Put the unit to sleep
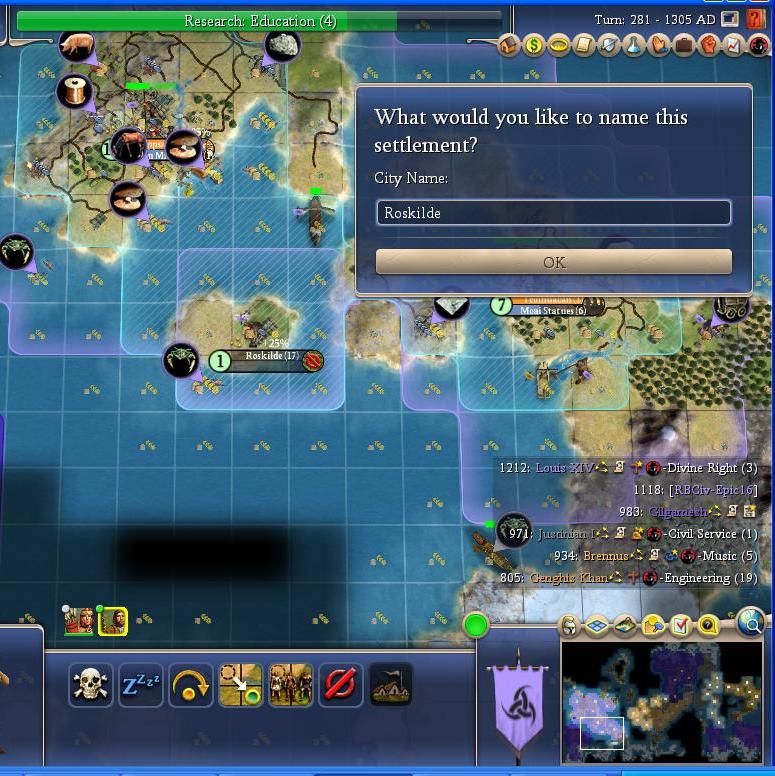 click(141, 685)
